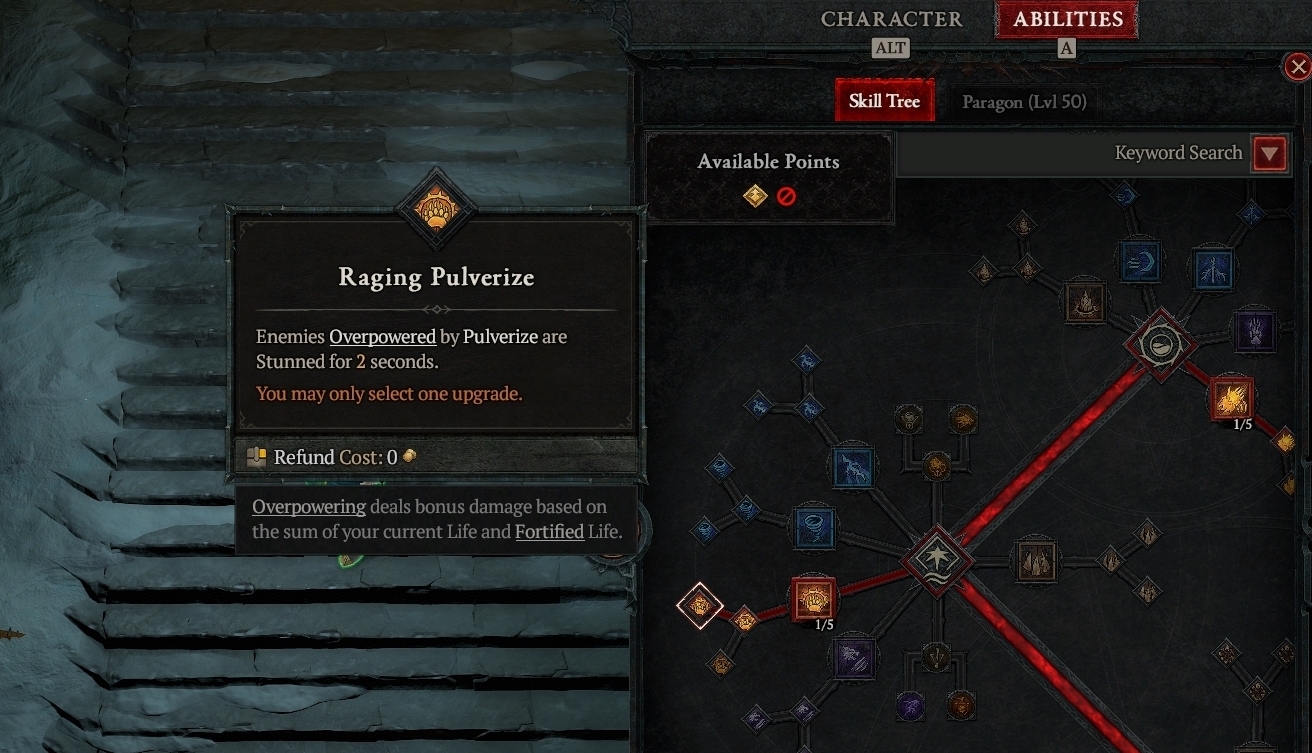
Task: Click the Overpowered link in the tooltip
Action: 383,337
